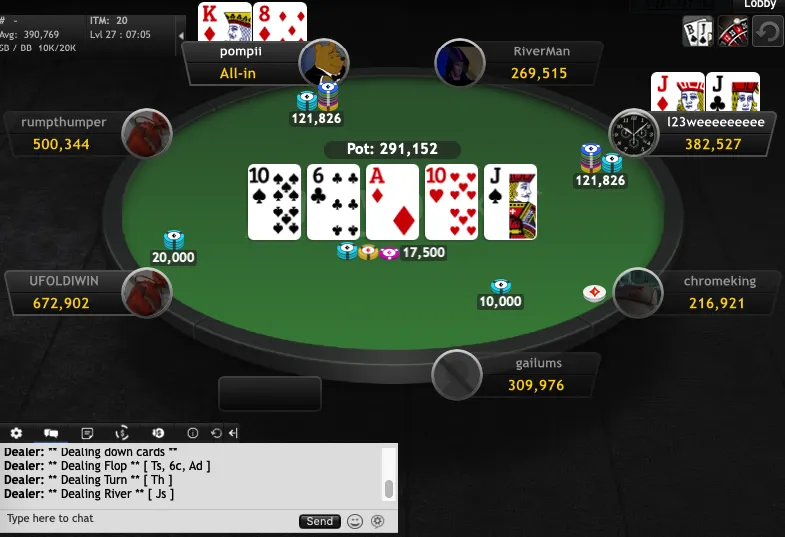
Task: Select the chat log scrollbar
Action: [389, 488]
